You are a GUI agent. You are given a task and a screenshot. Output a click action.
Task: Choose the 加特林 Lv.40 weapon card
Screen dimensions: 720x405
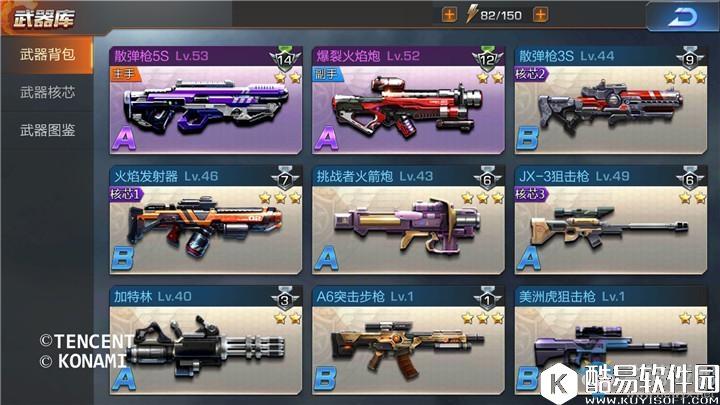coord(204,342)
